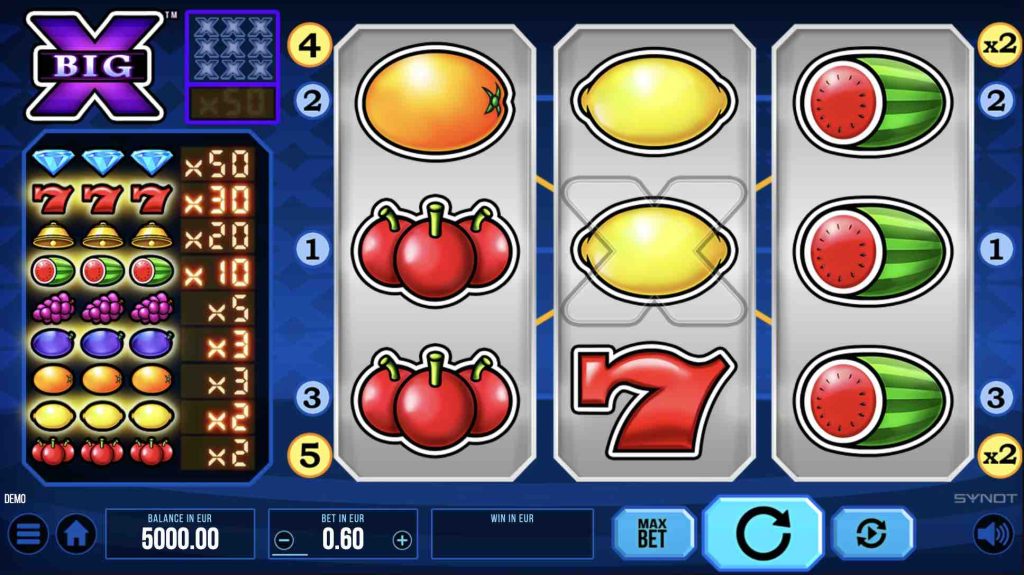Toggle the sound speaker icon

993,534
